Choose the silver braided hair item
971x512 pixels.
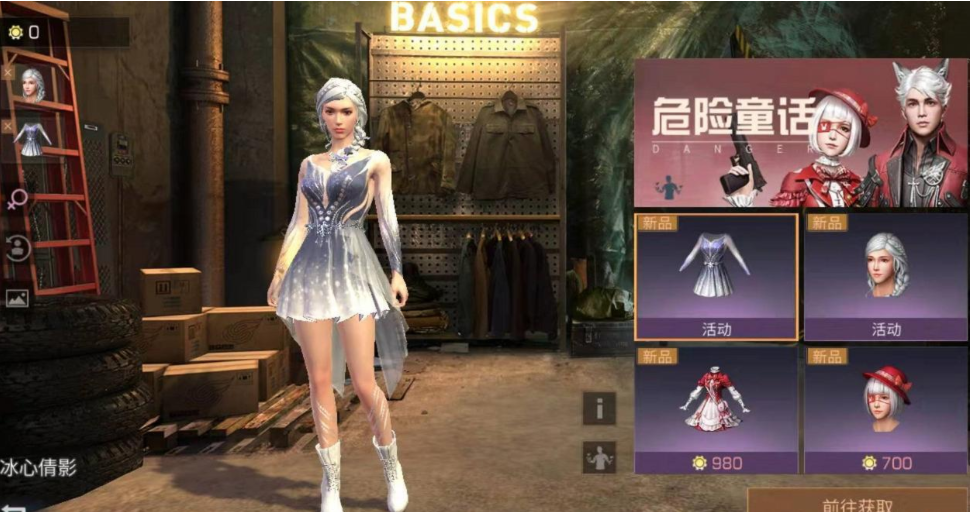[x=885, y=276]
